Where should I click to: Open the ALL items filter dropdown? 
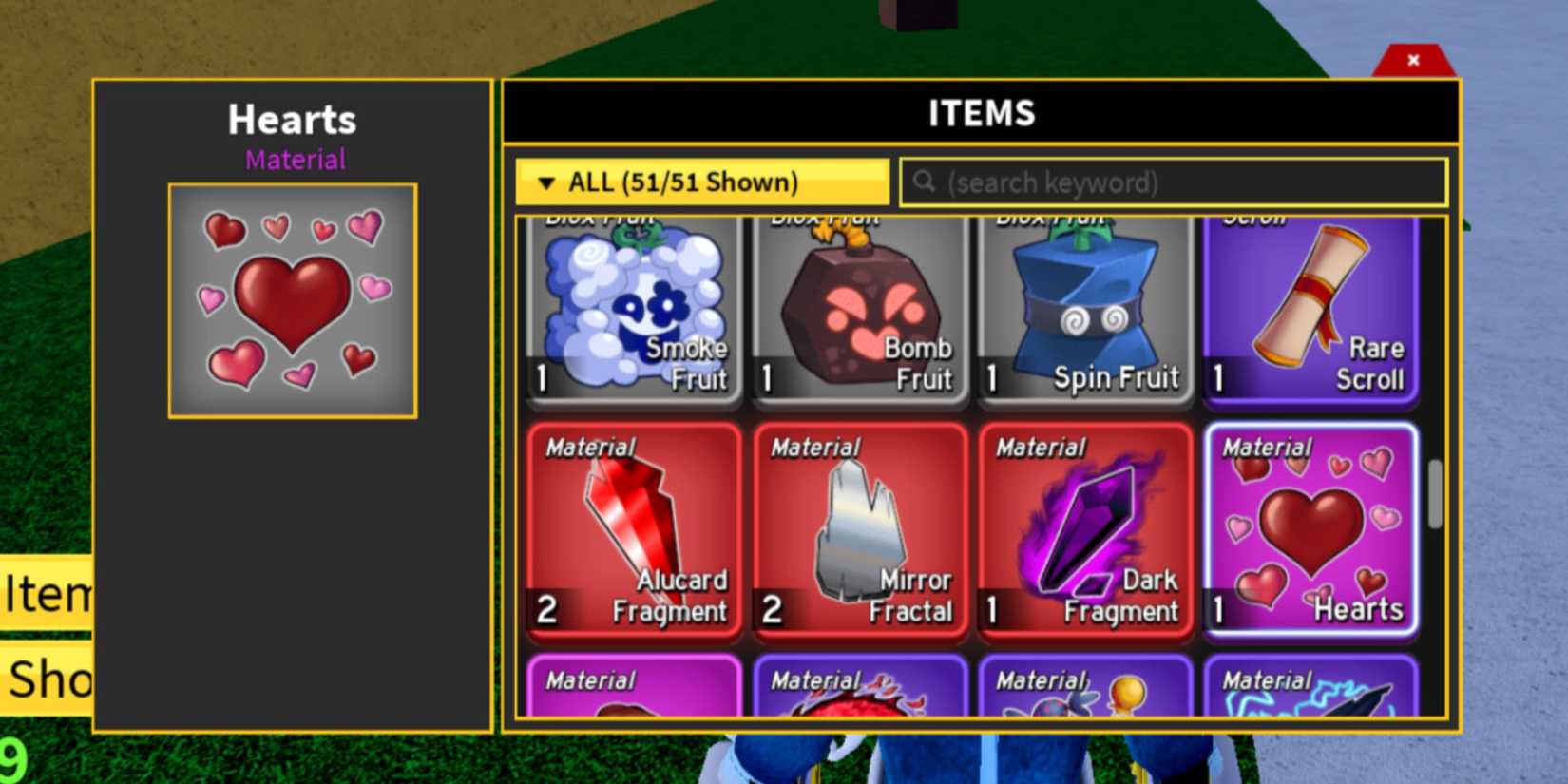pyautogui.click(x=700, y=182)
